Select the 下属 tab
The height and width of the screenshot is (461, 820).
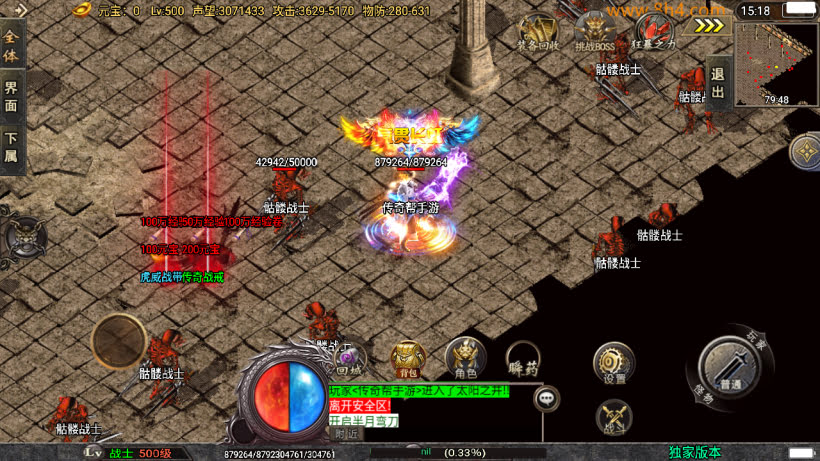pos(11,147)
